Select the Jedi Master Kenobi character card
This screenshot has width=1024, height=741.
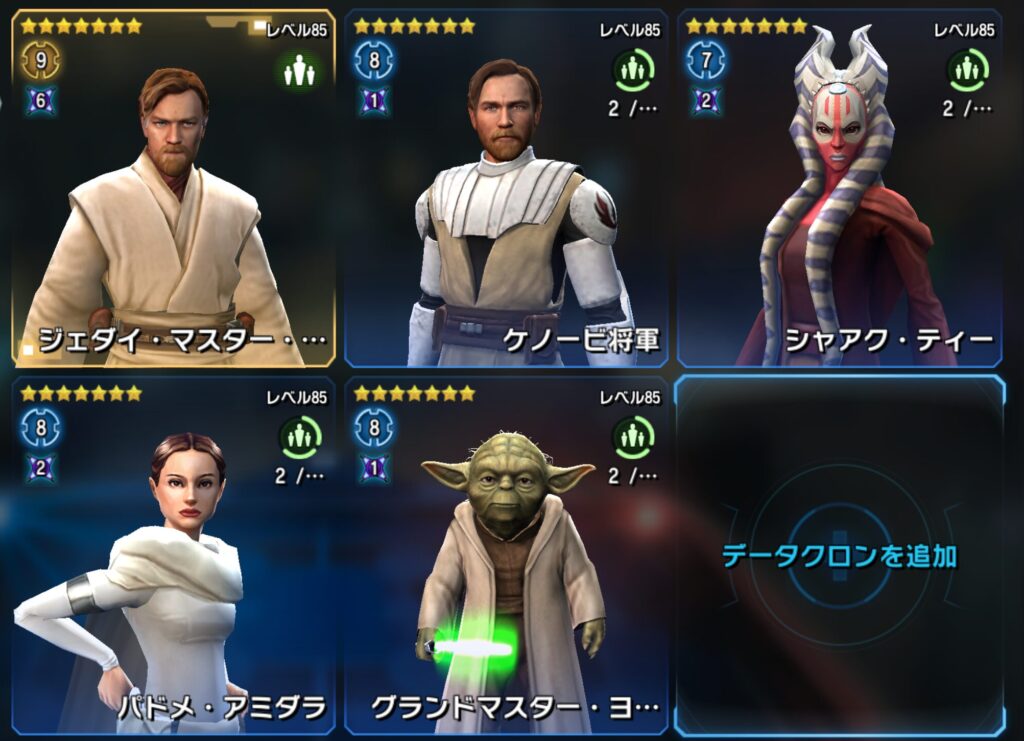173,190
